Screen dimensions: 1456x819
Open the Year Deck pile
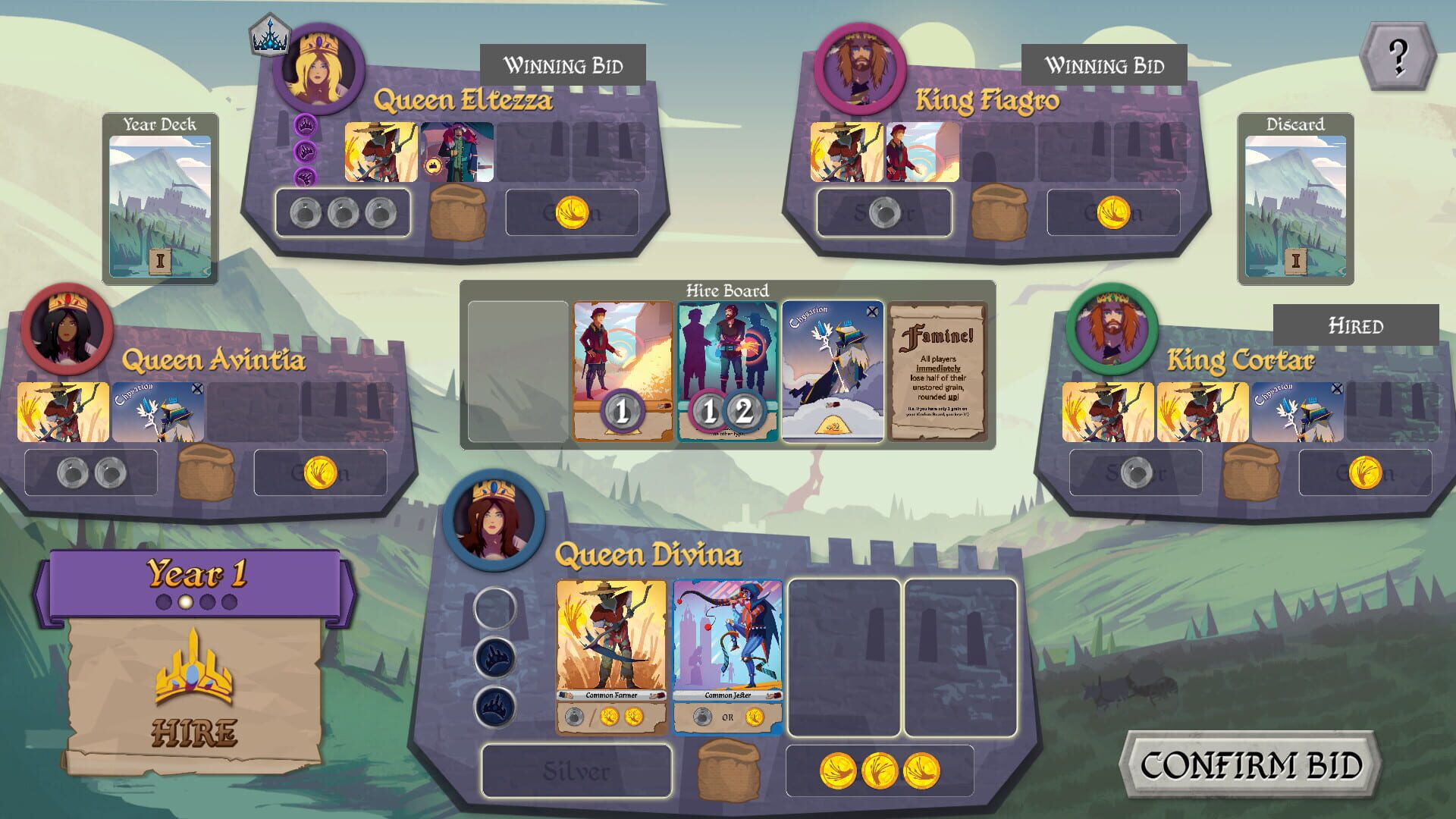point(161,196)
